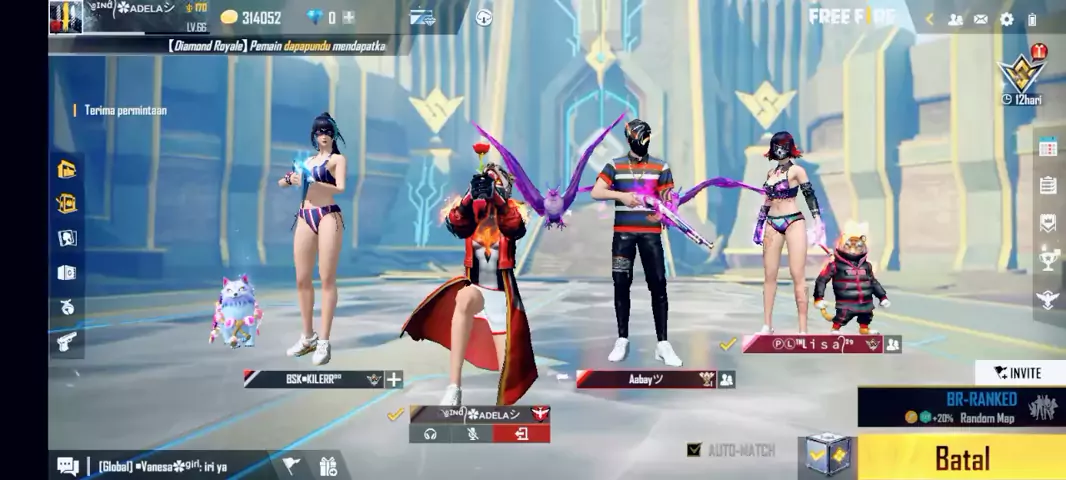1066x480 pixels.
Task: Open the ADELA player profile avatar
Action: pyautogui.click(x=66, y=17)
